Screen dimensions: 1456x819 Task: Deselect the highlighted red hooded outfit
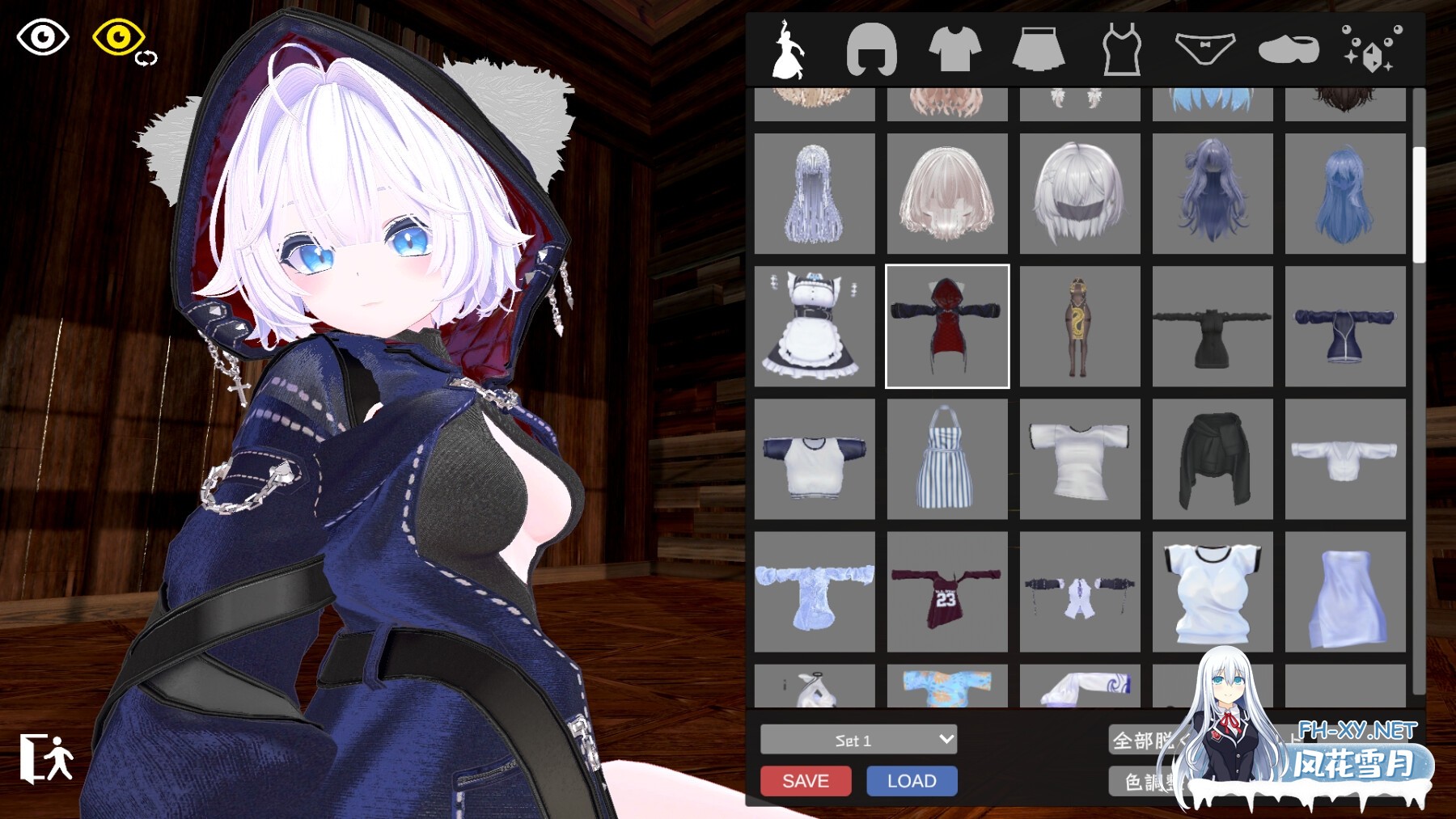(946, 327)
